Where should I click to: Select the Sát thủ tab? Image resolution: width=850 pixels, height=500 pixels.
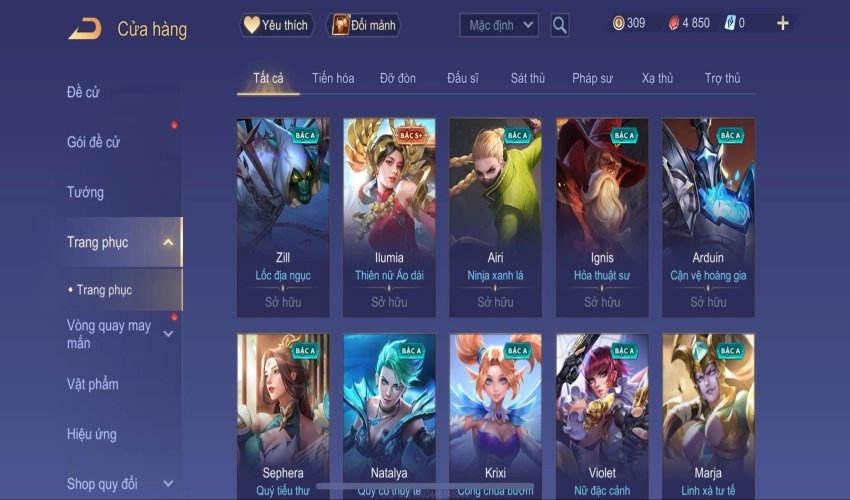coord(527,78)
